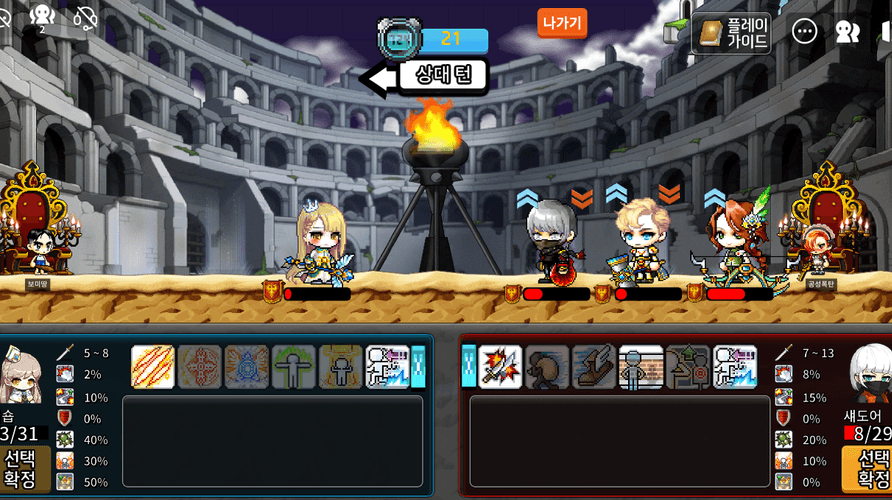Select the left panel's dash-swap skill
The width and height of the screenshot is (892, 500).
coord(387,367)
